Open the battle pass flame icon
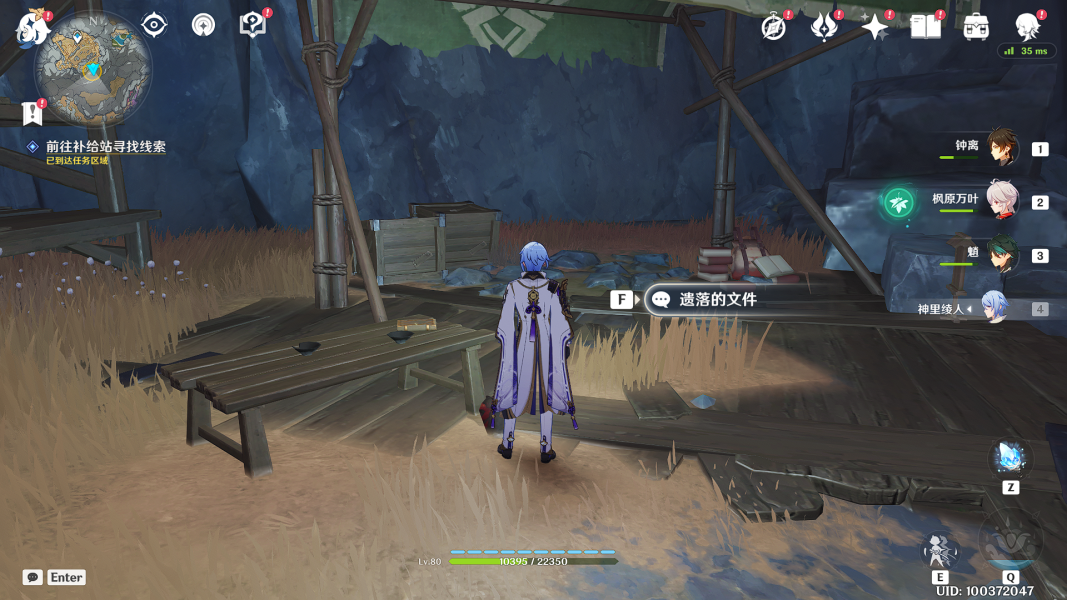This screenshot has height=600, width=1067. click(823, 27)
